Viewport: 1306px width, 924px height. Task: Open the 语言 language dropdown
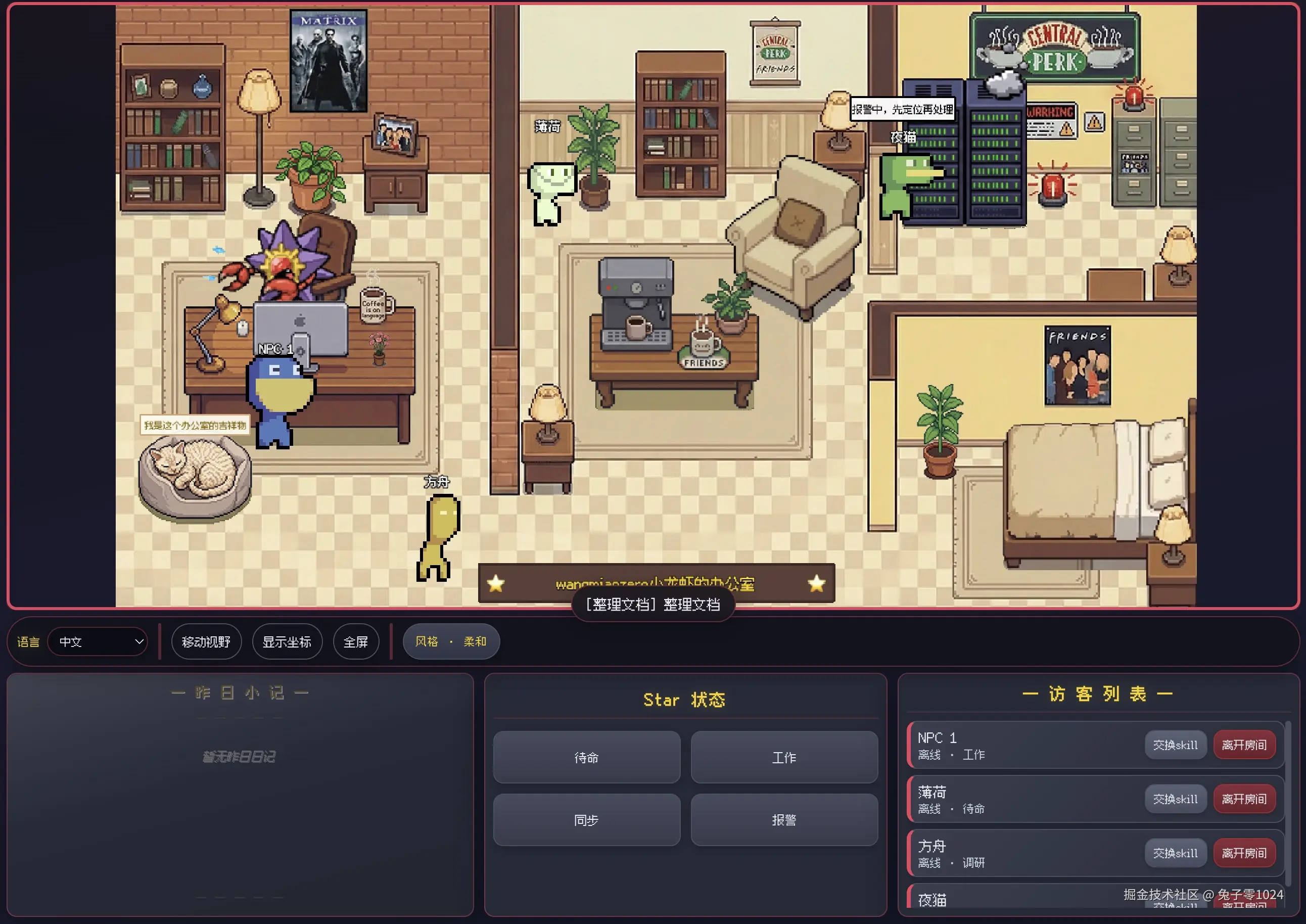point(98,641)
